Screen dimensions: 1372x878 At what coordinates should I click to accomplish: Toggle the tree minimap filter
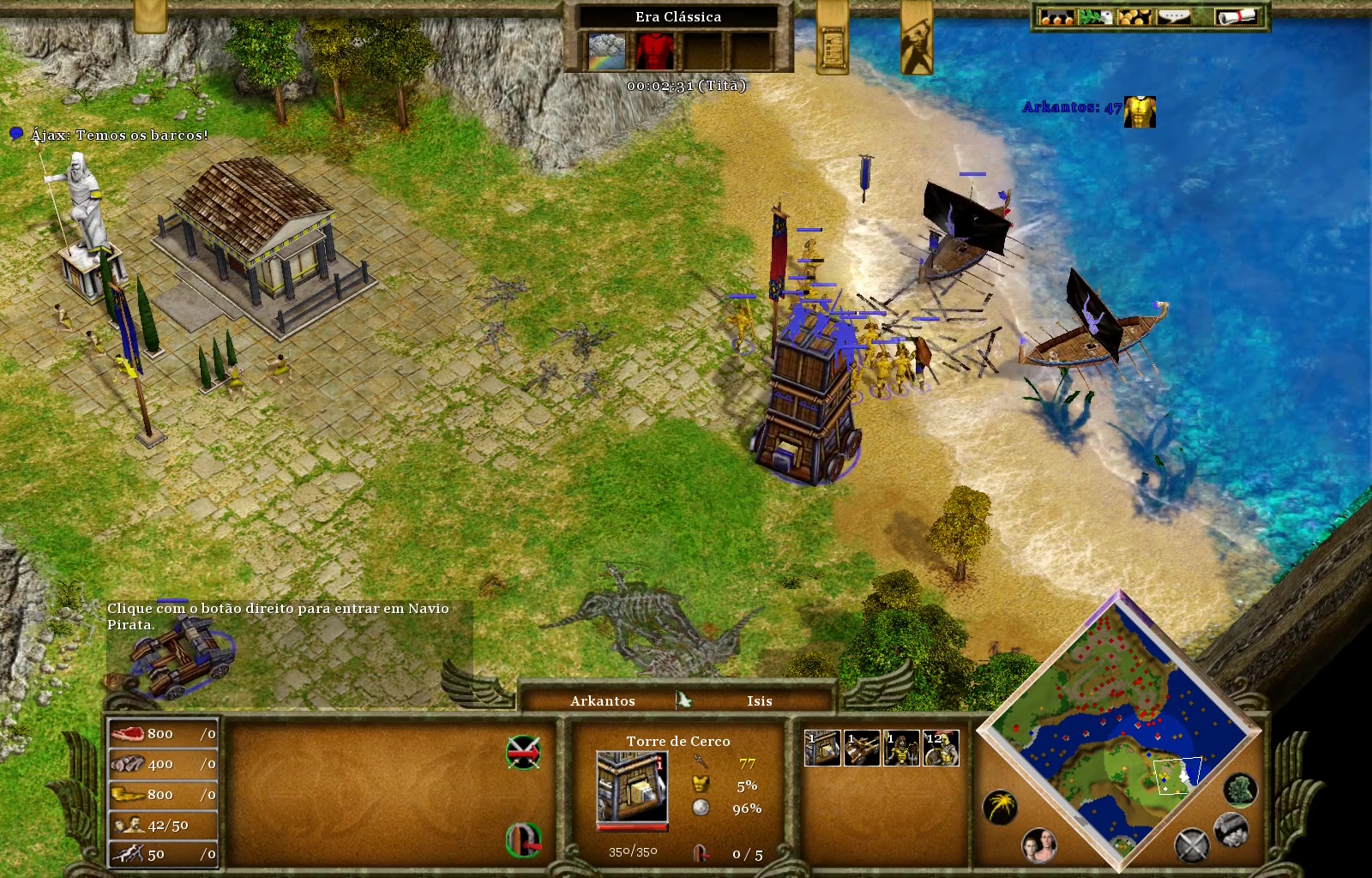1240,789
